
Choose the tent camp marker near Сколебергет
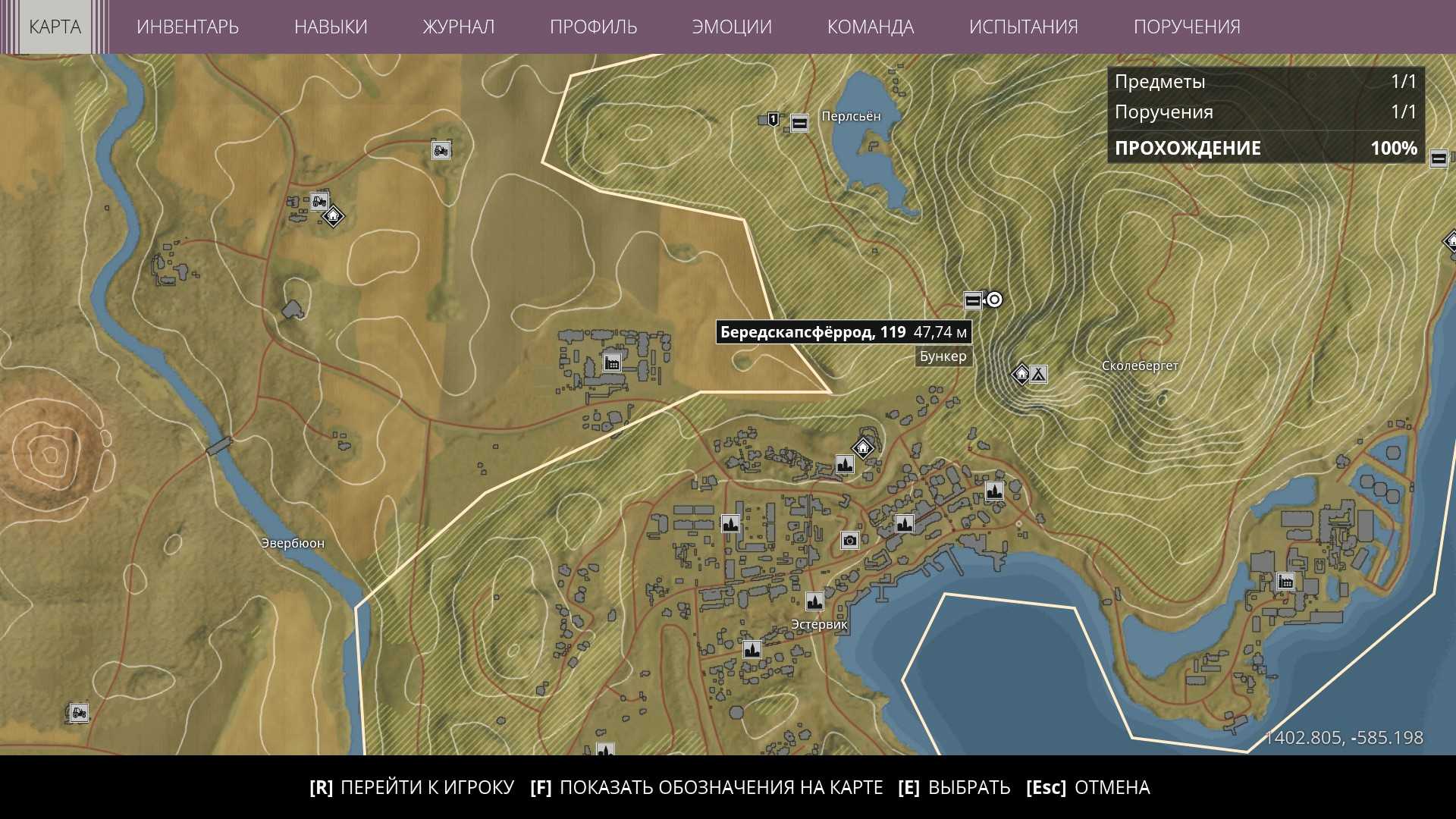tap(1038, 374)
